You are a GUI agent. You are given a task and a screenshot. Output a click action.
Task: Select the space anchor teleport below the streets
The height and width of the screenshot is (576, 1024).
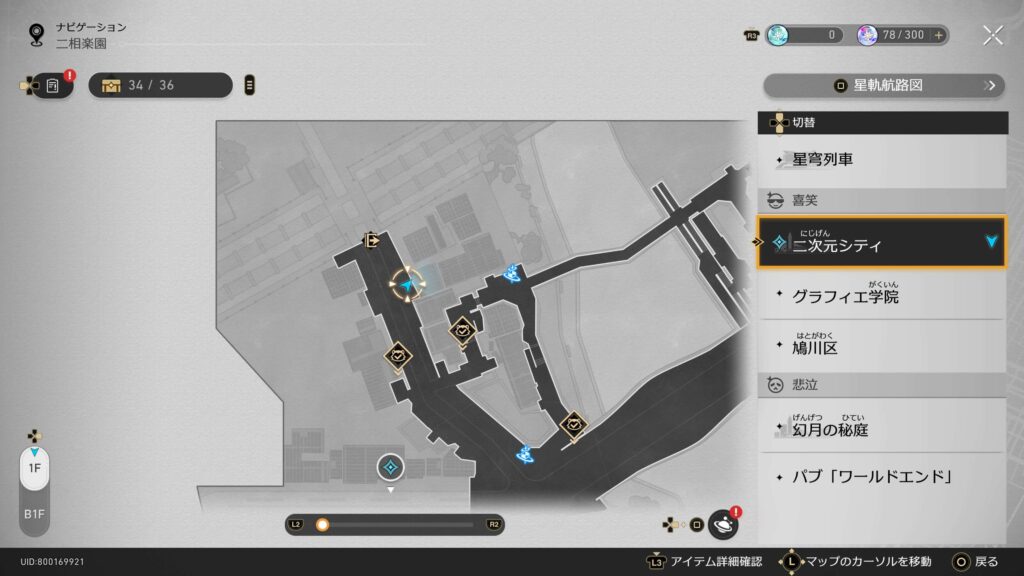pyautogui.click(x=390, y=466)
